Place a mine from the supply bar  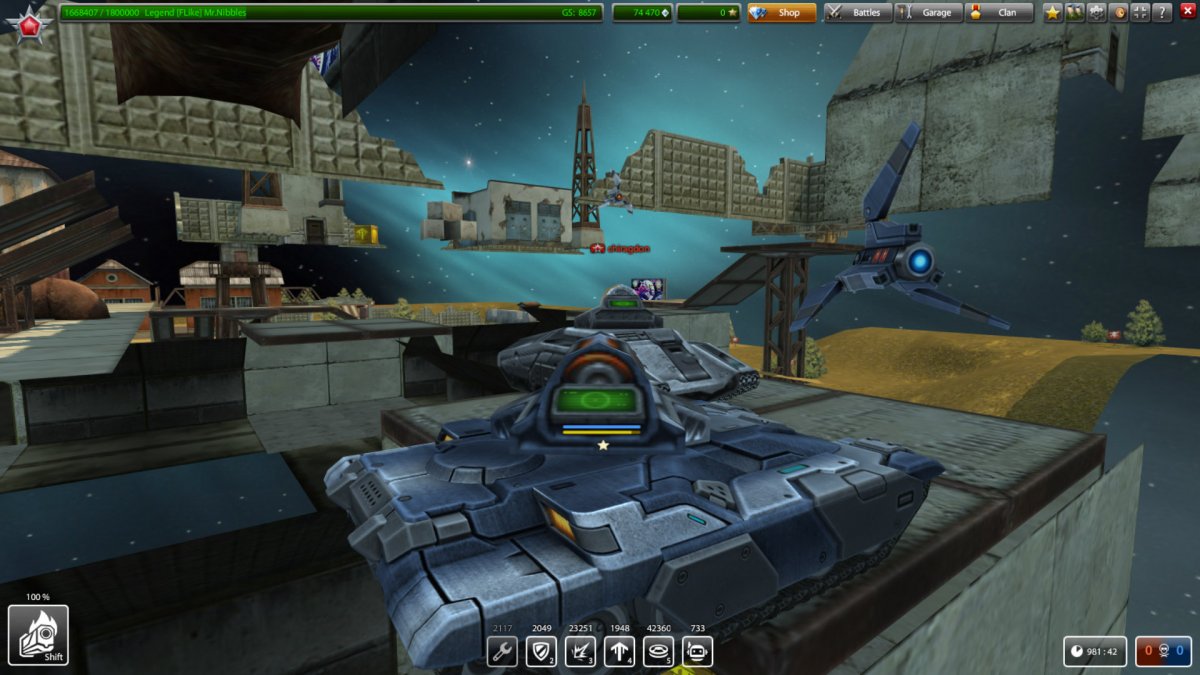click(658, 652)
